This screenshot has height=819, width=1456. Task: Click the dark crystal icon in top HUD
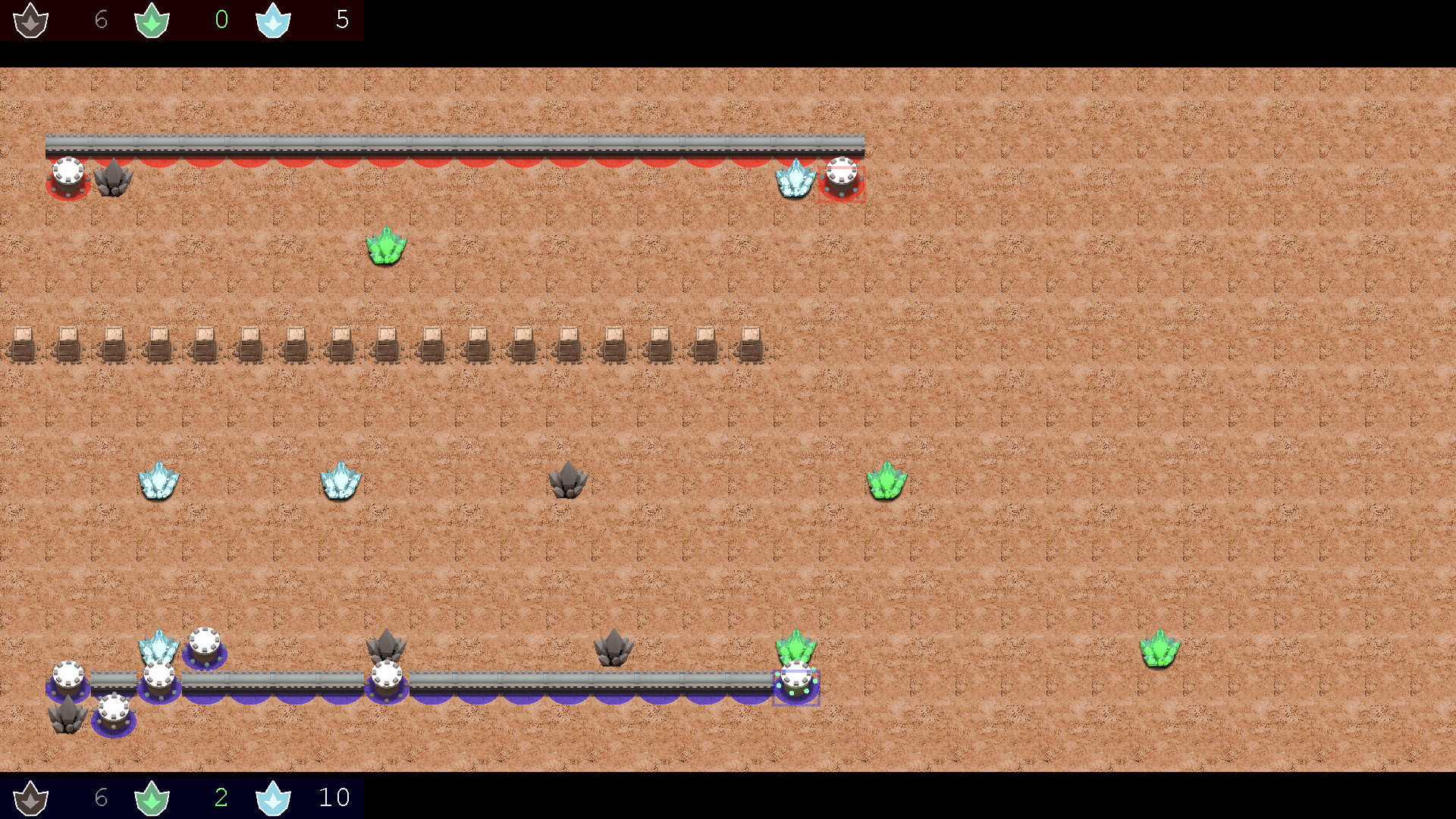click(30, 20)
